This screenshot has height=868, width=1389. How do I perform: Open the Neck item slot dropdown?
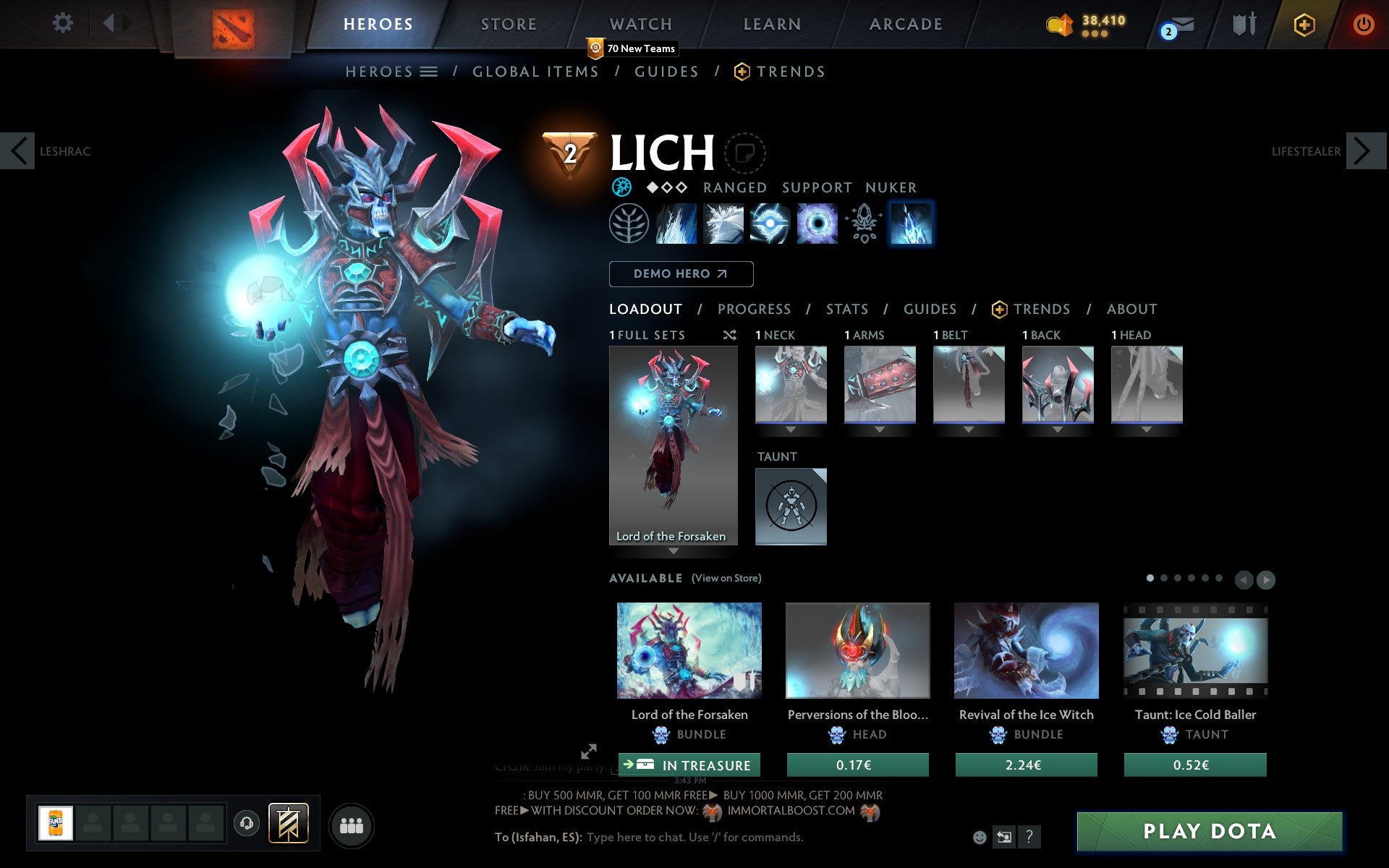pyautogui.click(x=790, y=428)
